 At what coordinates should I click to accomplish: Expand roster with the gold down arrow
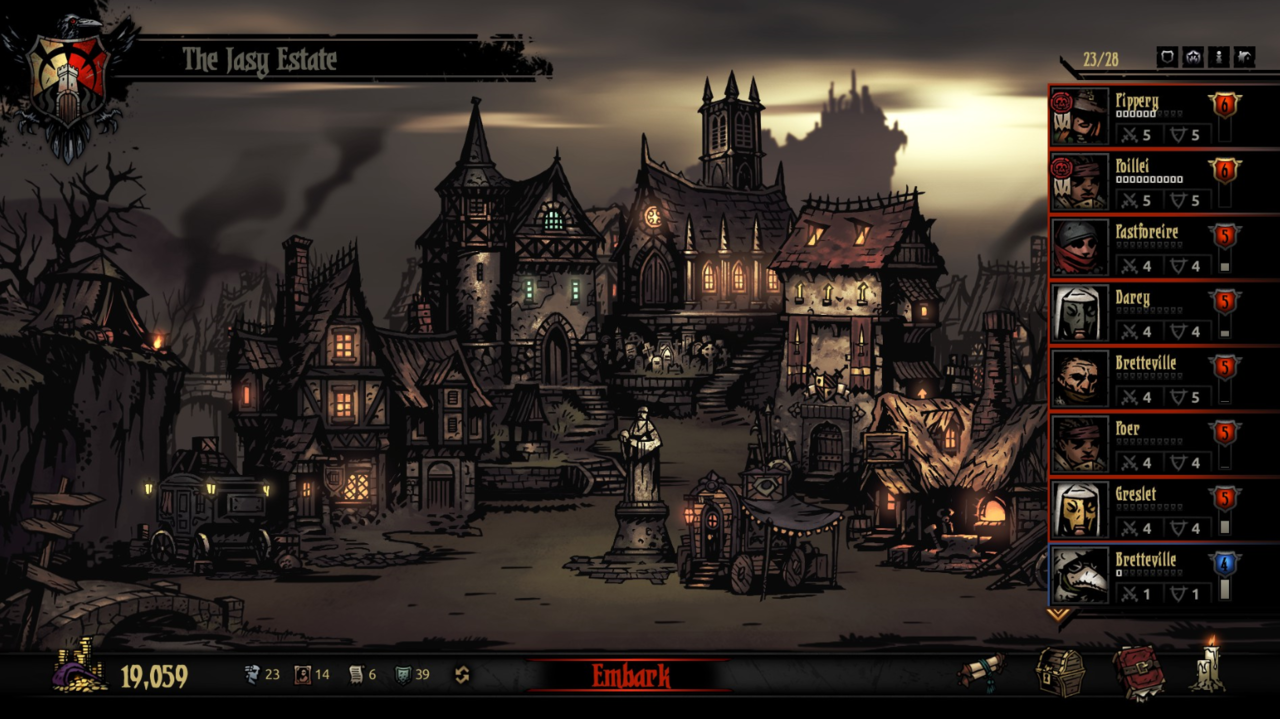[x=1058, y=614]
